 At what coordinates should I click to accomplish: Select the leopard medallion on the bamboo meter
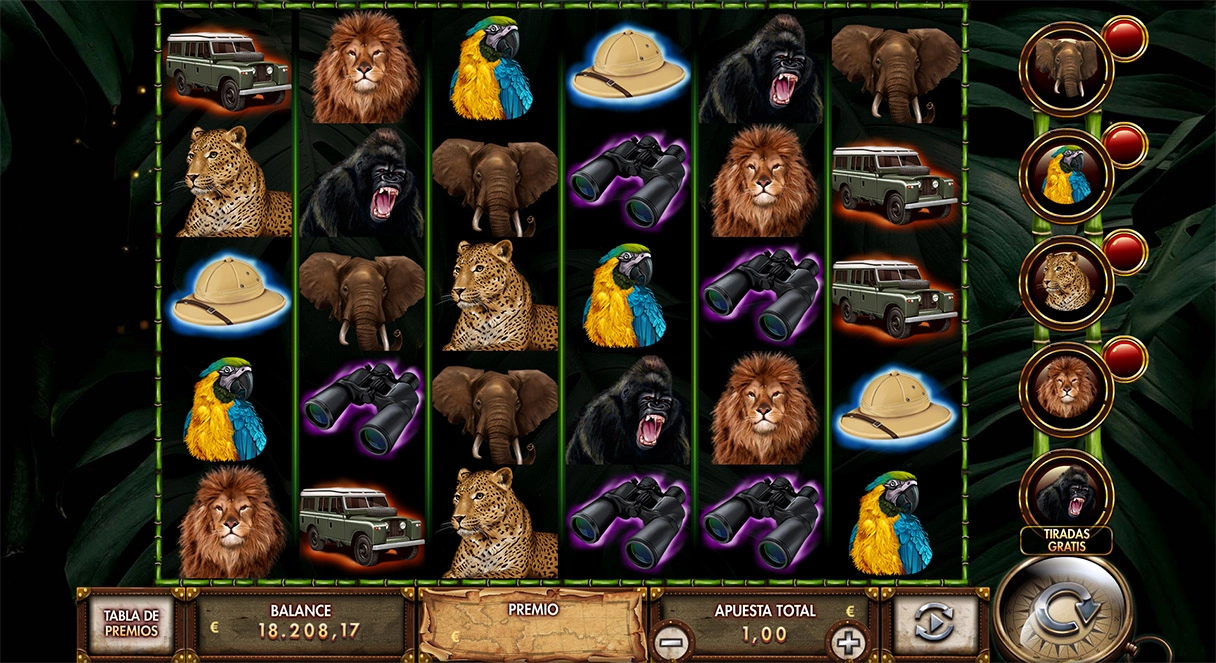pos(1066,282)
